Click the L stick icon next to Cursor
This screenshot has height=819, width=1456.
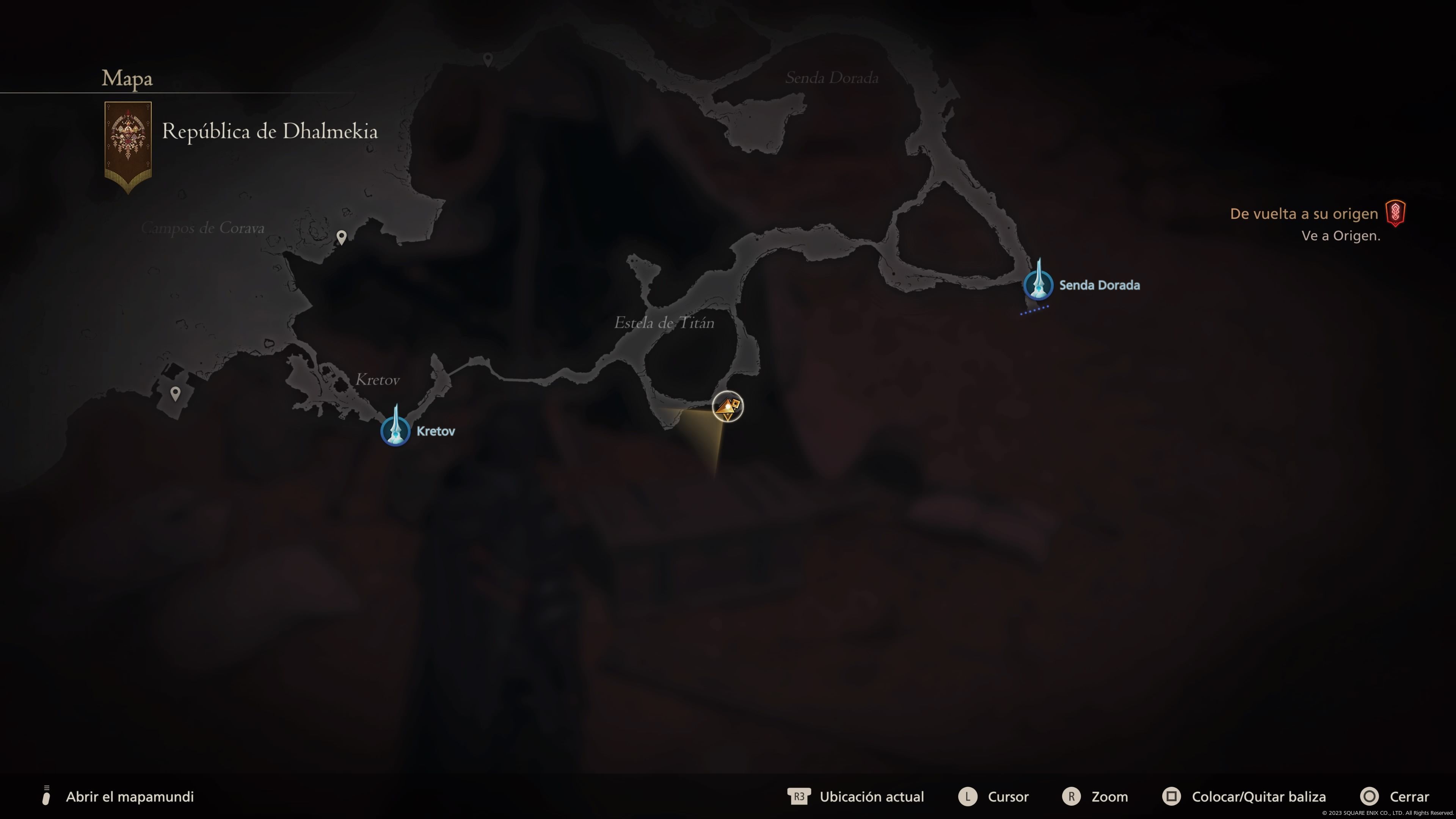[969, 797]
